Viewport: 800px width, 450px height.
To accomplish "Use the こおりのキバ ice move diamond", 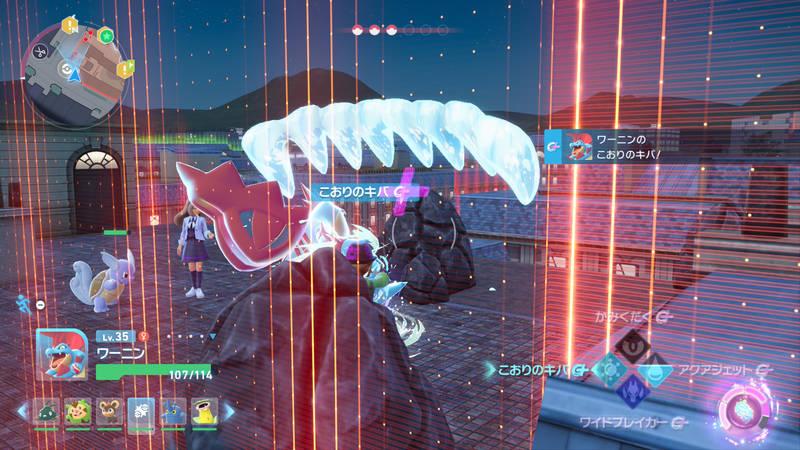I will tap(608, 370).
